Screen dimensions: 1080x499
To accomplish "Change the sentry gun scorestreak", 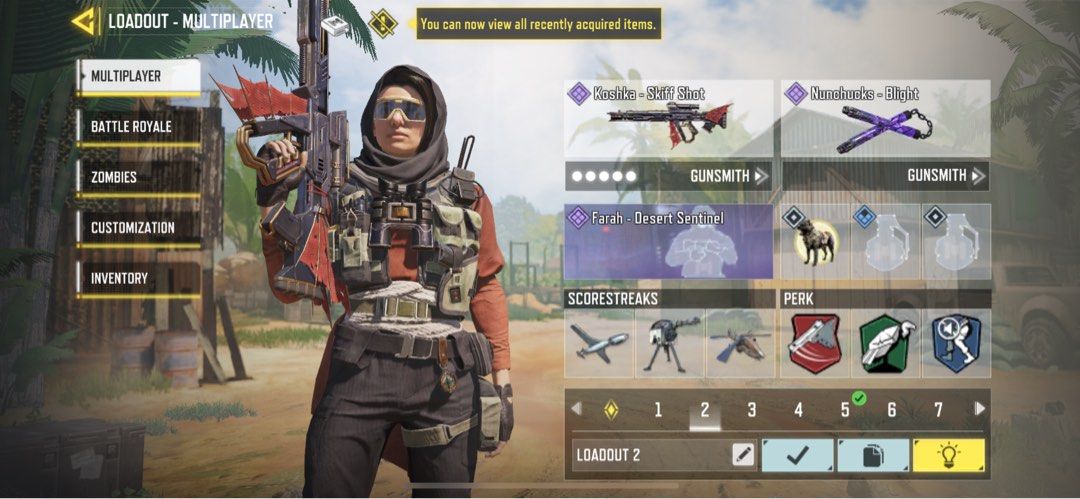I will click(669, 343).
